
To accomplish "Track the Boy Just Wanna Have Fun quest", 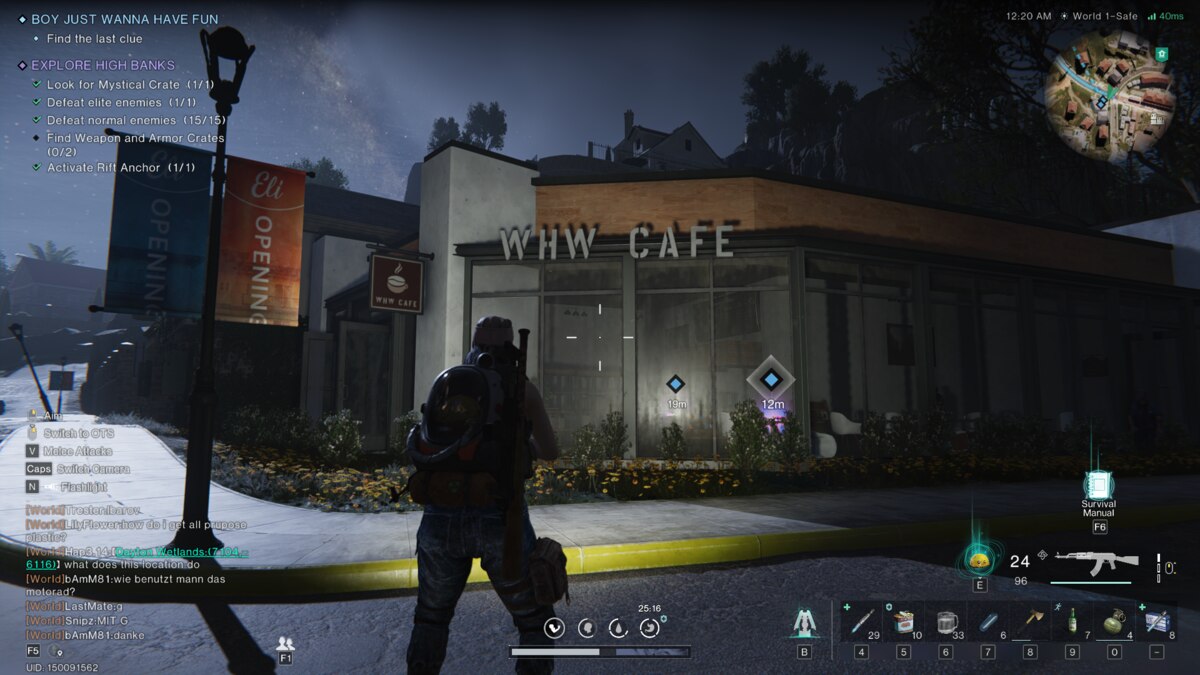I will (124, 19).
